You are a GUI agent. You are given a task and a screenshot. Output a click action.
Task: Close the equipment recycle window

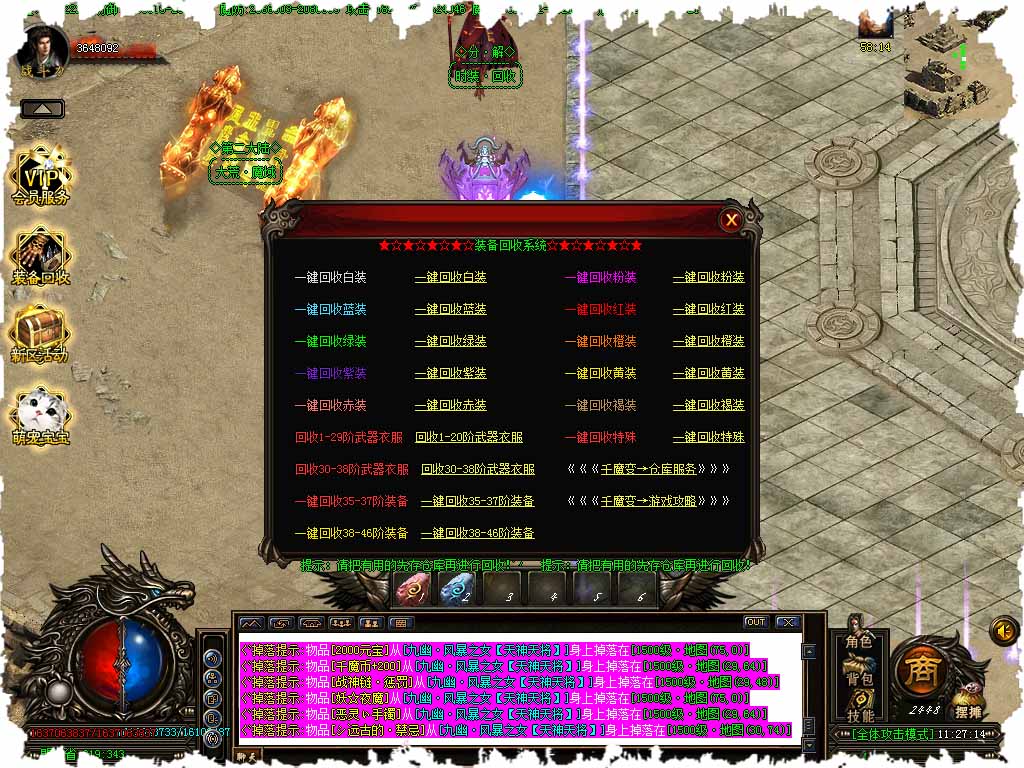click(x=732, y=220)
